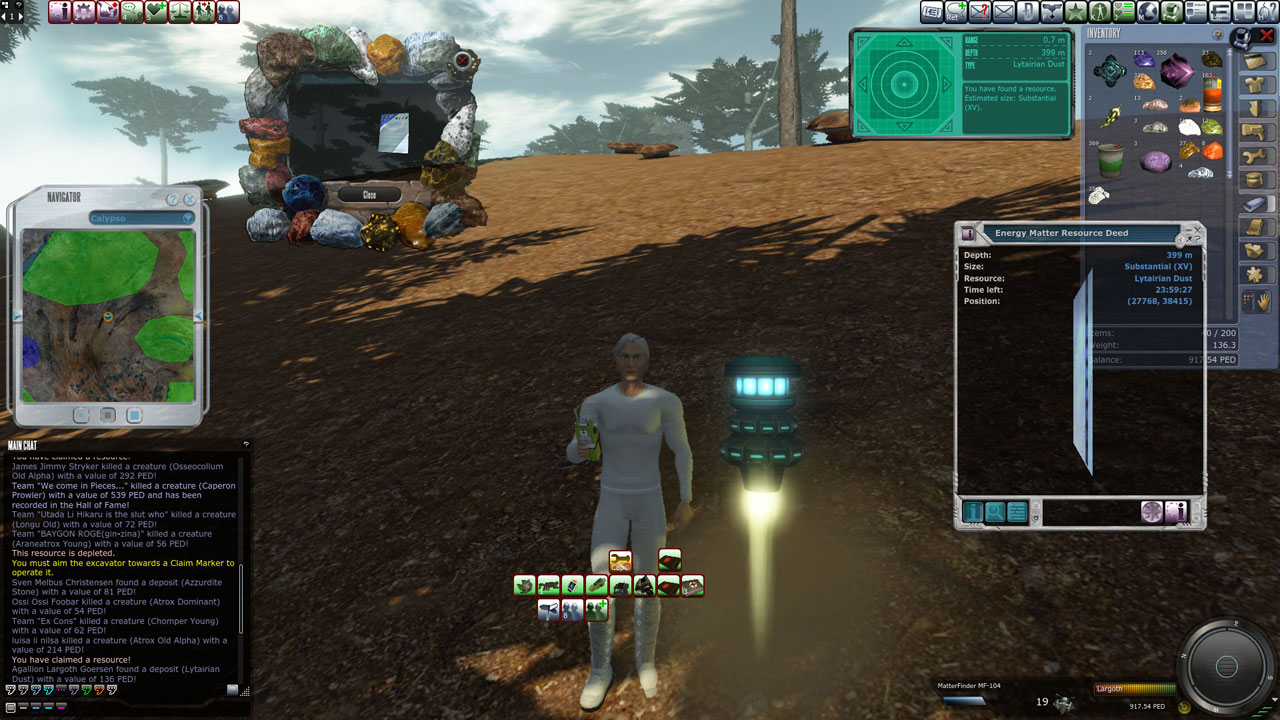Image resolution: width=1280 pixels, height=720 pixels.
Task: Click the Navigator map
Action: (x=108, y=315)
